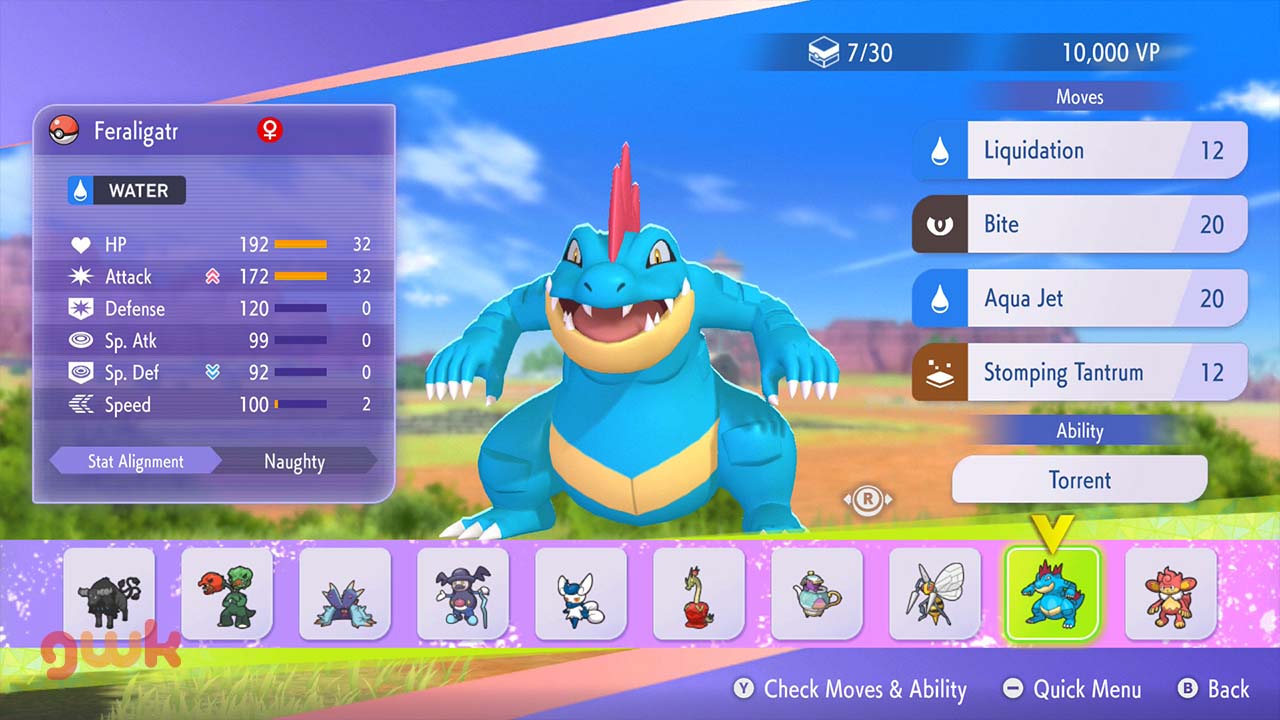Open the Pokémon box counter icon

pyautogui.click(x=823, y=53)
